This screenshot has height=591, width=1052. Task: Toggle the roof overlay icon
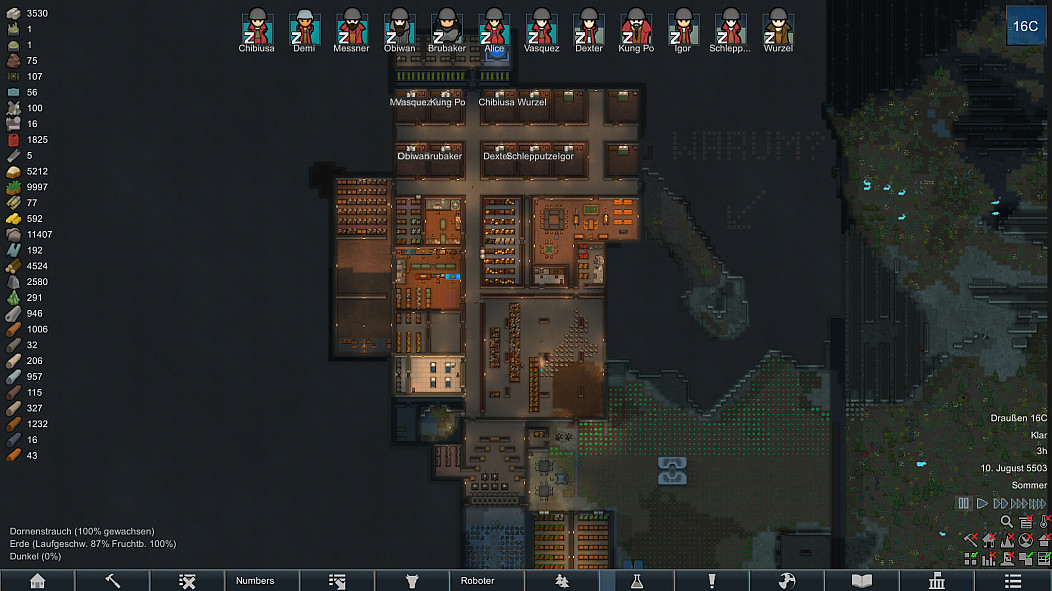tap(1044, 539)
